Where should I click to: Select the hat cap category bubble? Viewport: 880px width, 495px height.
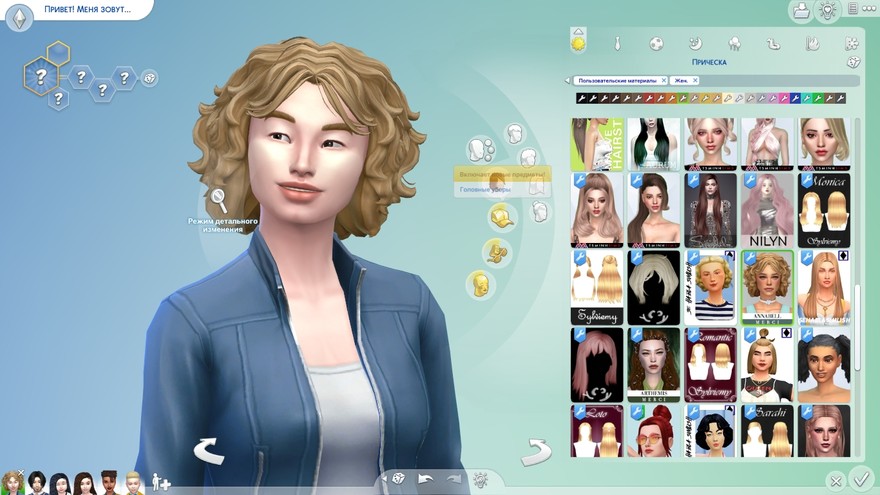pyautogui.click(x=501, y=216)
